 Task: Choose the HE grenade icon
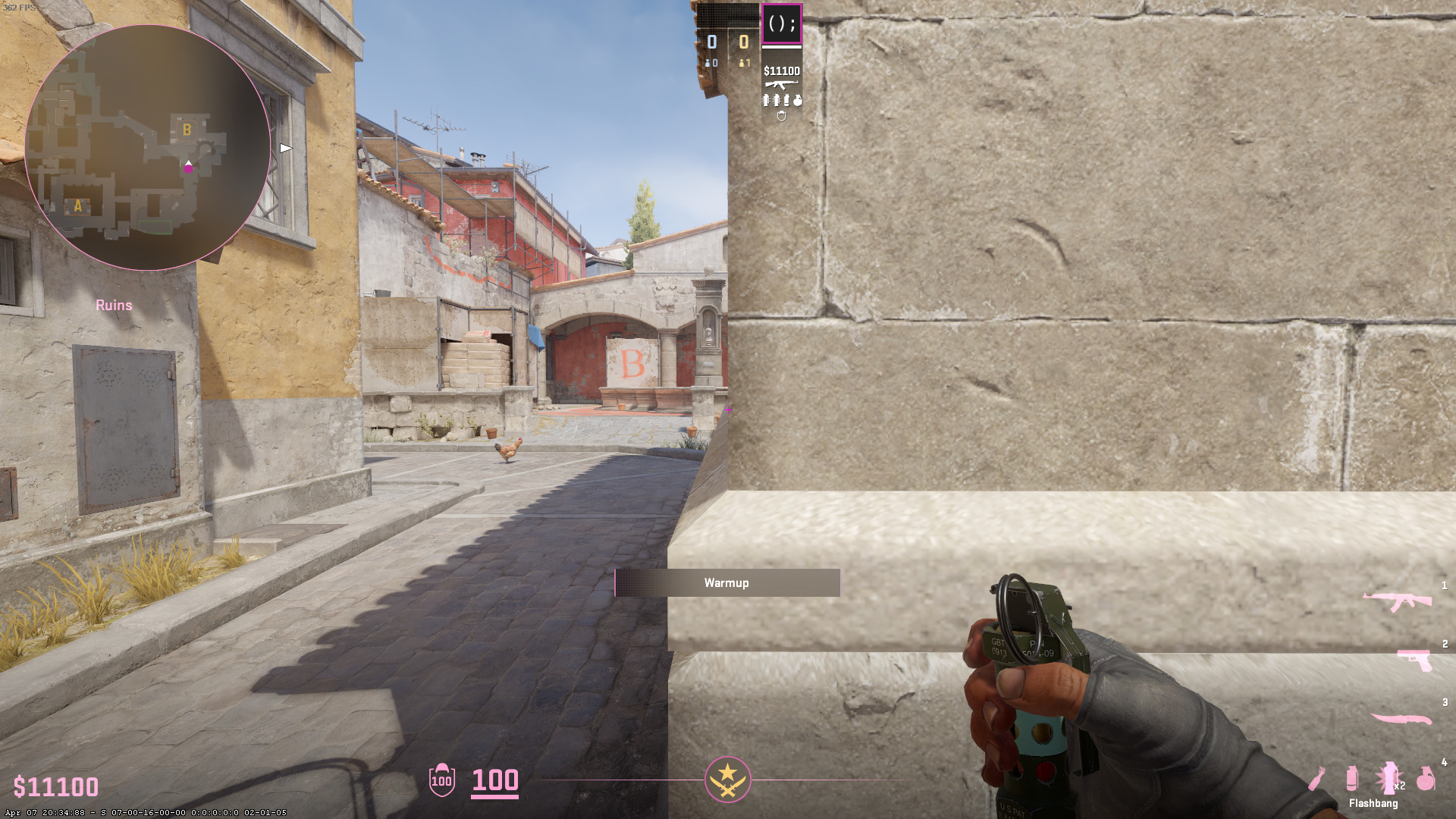(1426, 778)
